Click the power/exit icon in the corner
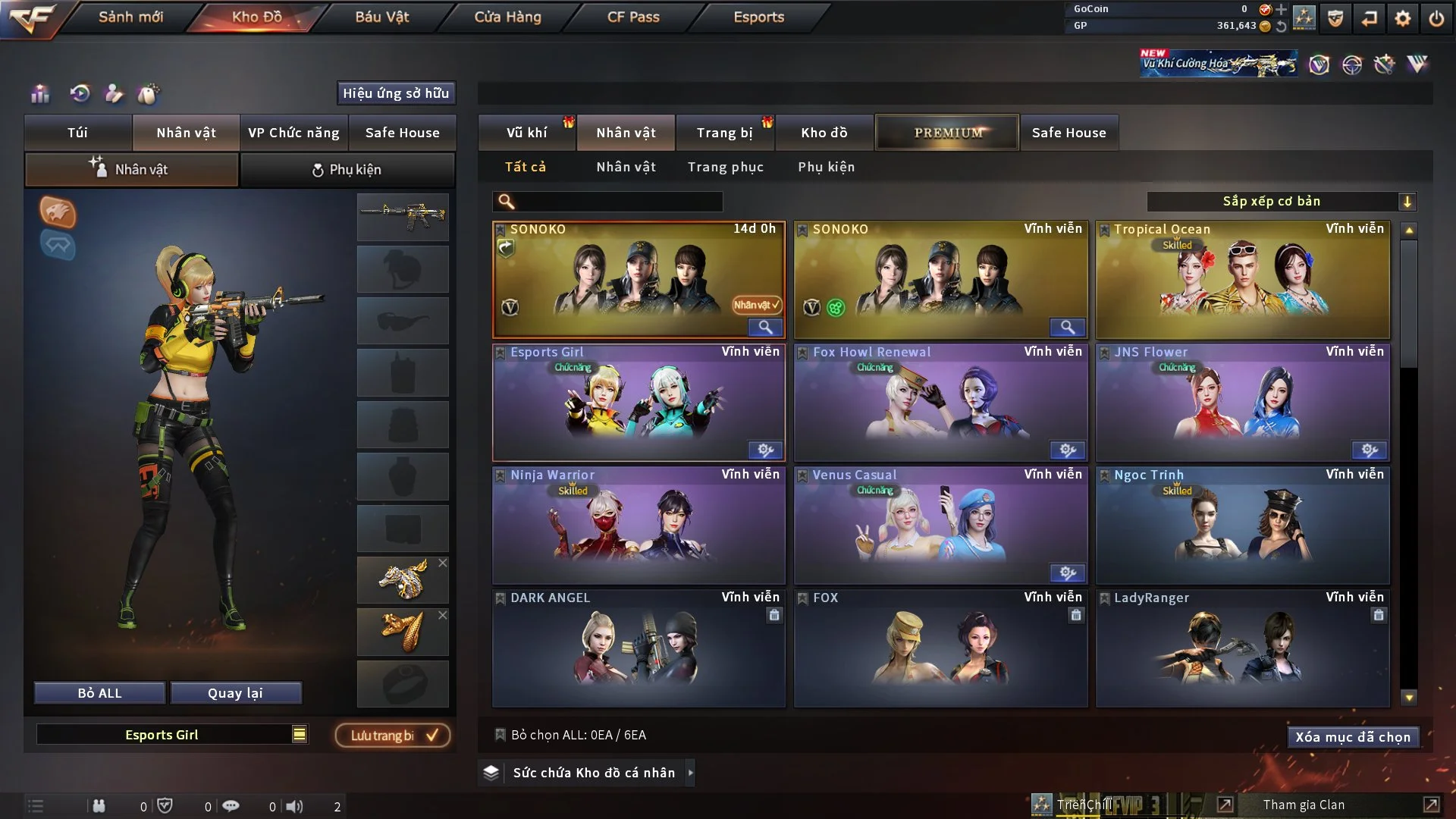Image resolution: width=1456 pixels, height=819 pixels. (x=1436, y=19)
